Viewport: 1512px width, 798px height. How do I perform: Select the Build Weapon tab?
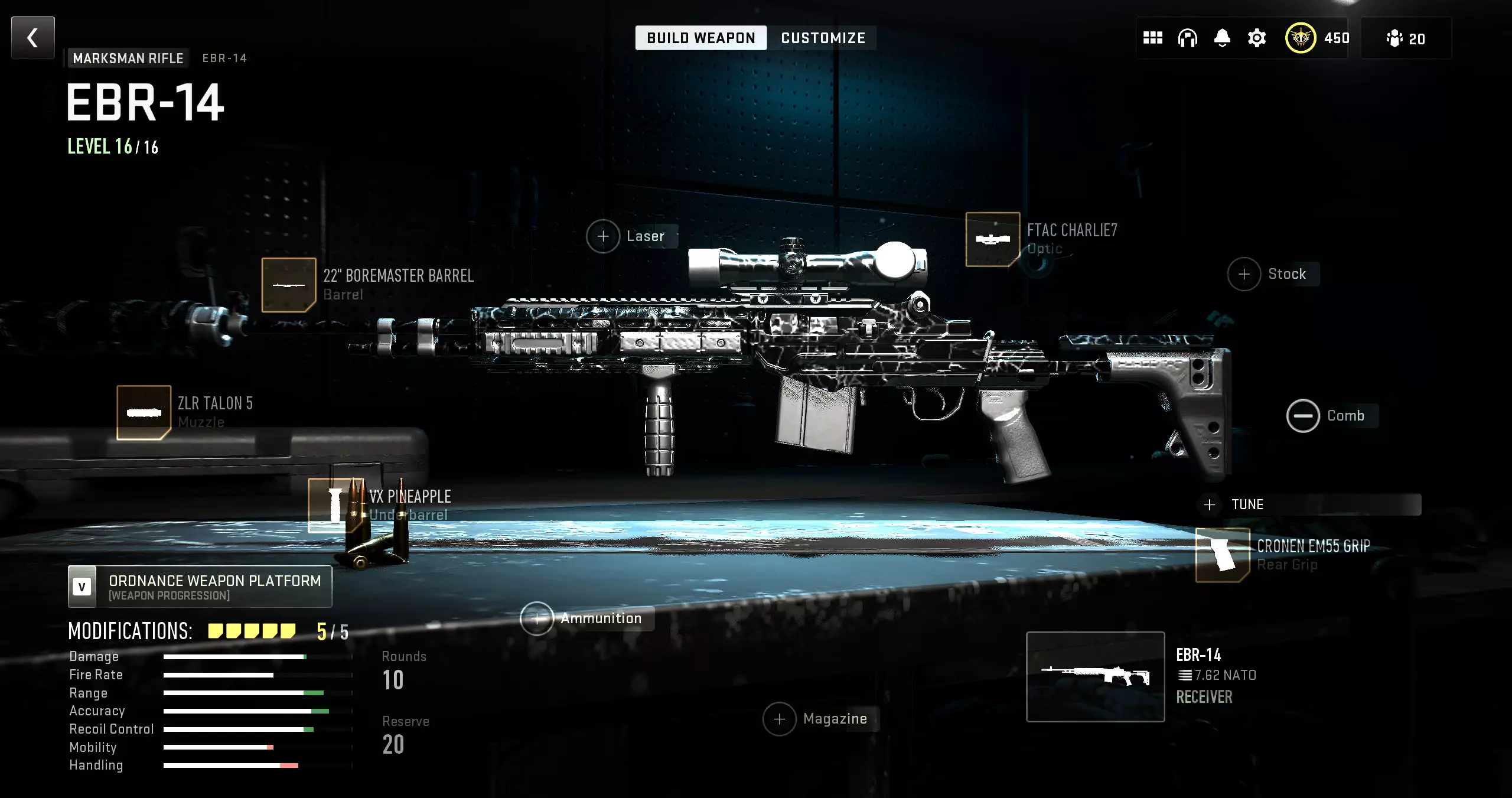tap(700, 38)
